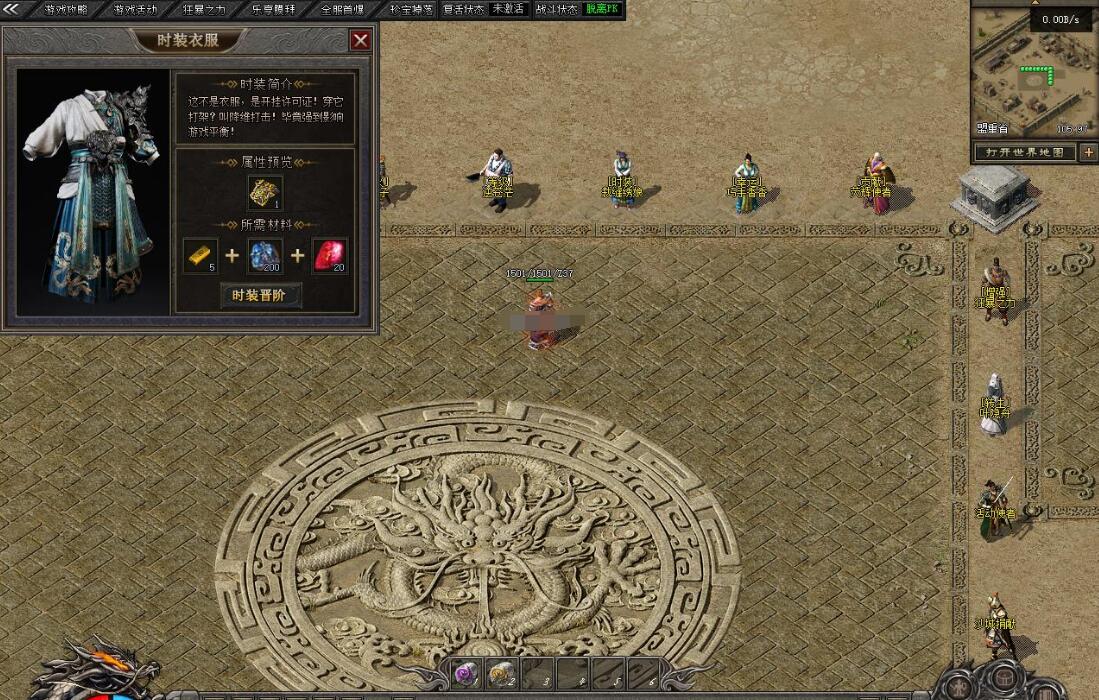Open the 游戏活动 events menu
1099x700 pixels.
pos(135,9)
